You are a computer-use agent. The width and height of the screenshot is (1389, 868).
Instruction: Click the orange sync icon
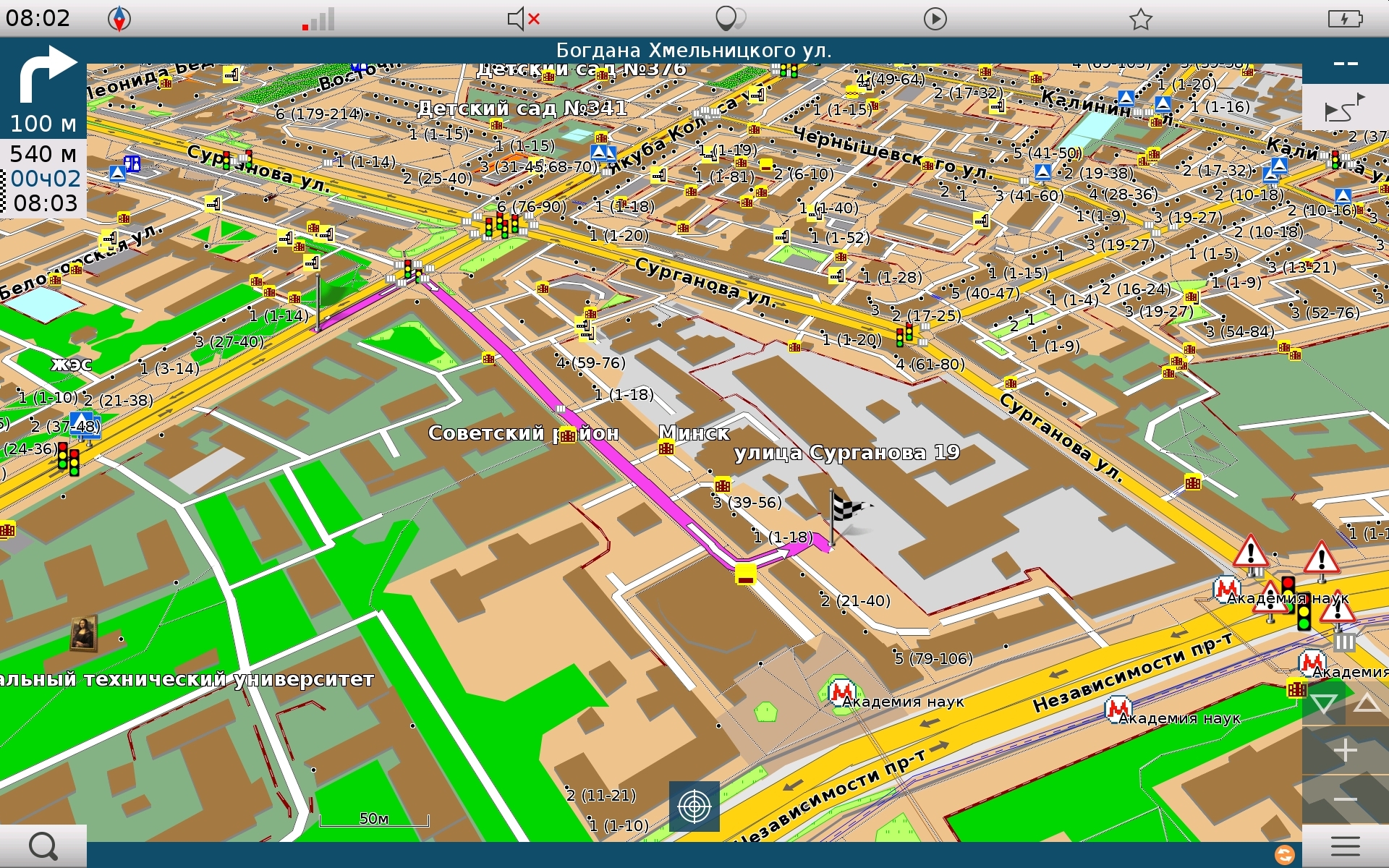[x=1284, y=855]
